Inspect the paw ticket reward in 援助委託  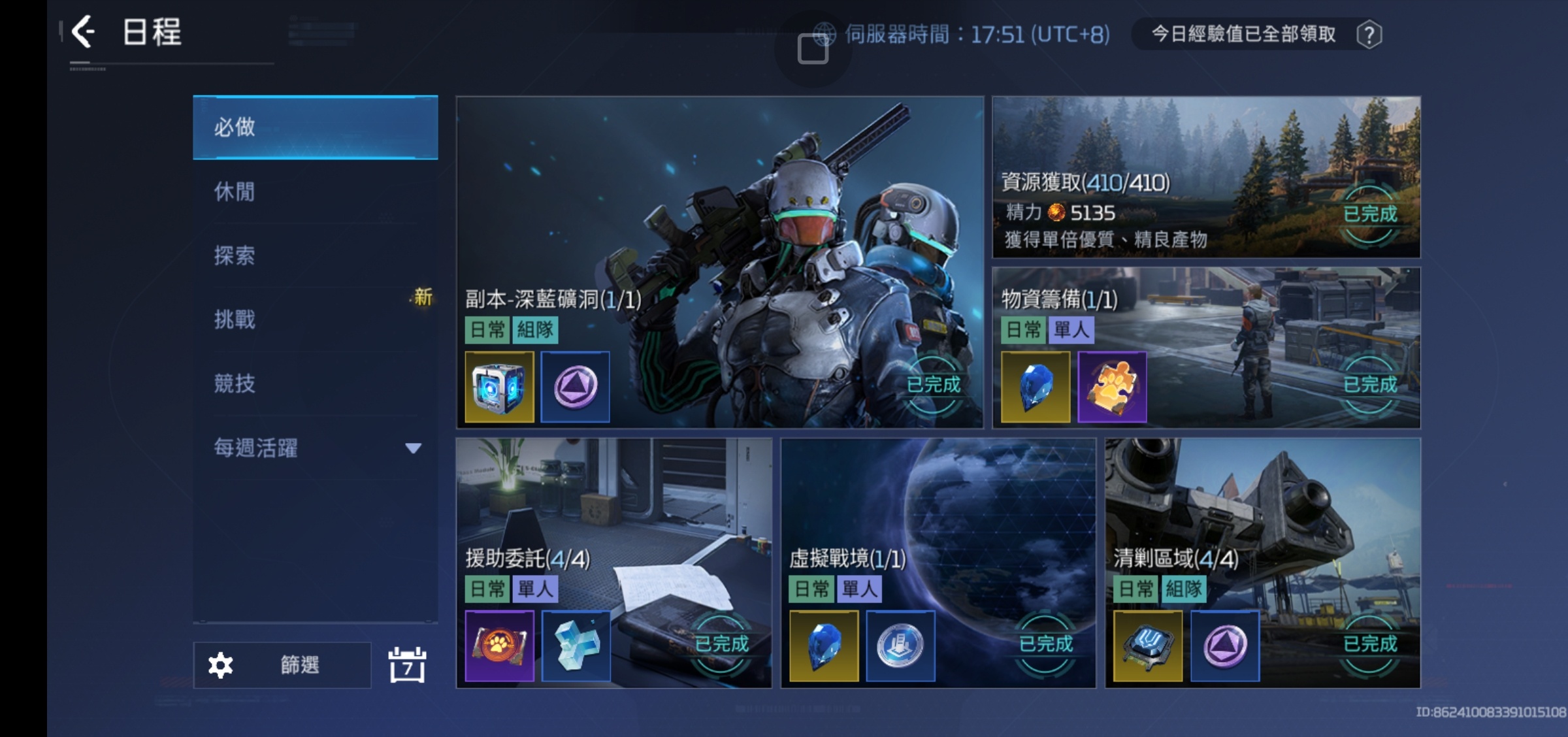499,646
